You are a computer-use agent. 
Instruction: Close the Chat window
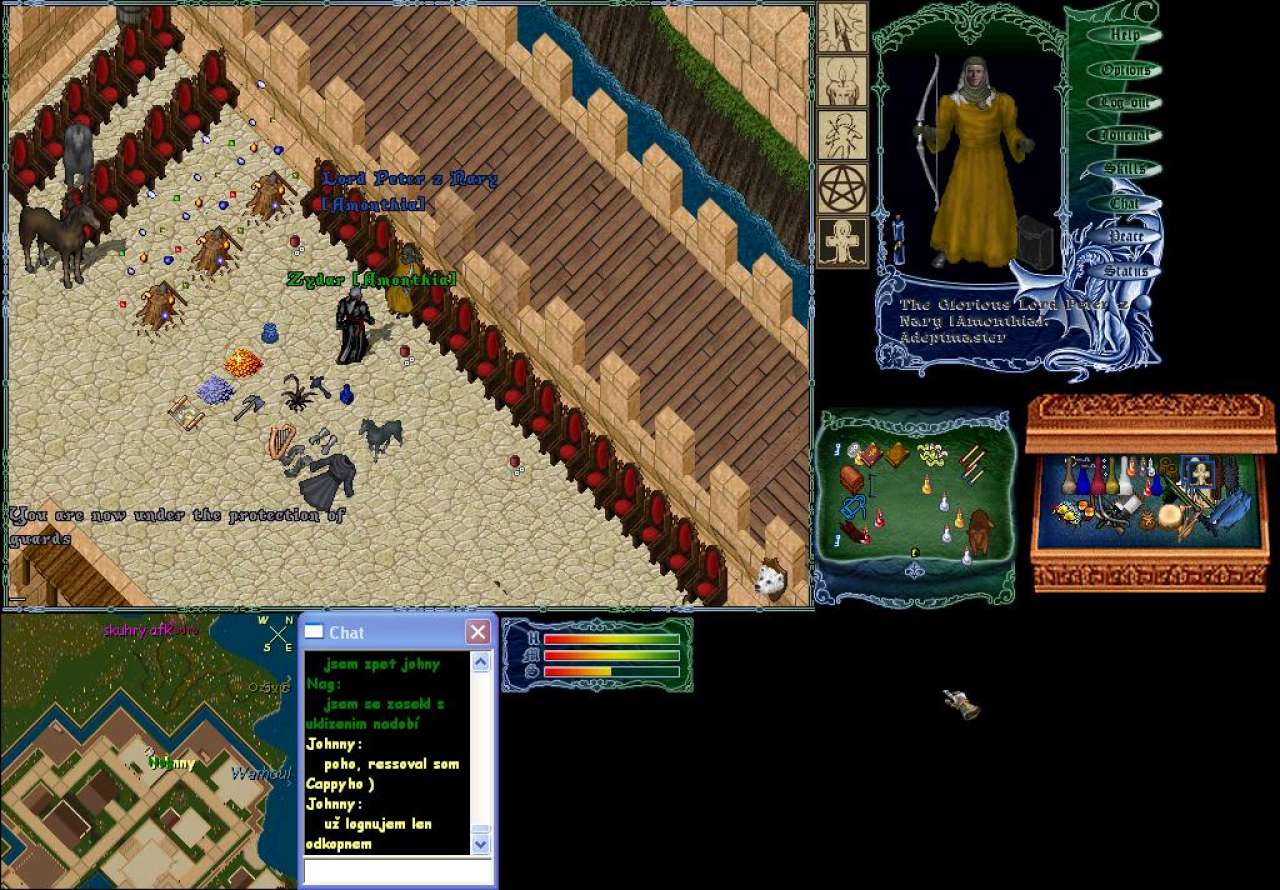click(x=478, y=632)
